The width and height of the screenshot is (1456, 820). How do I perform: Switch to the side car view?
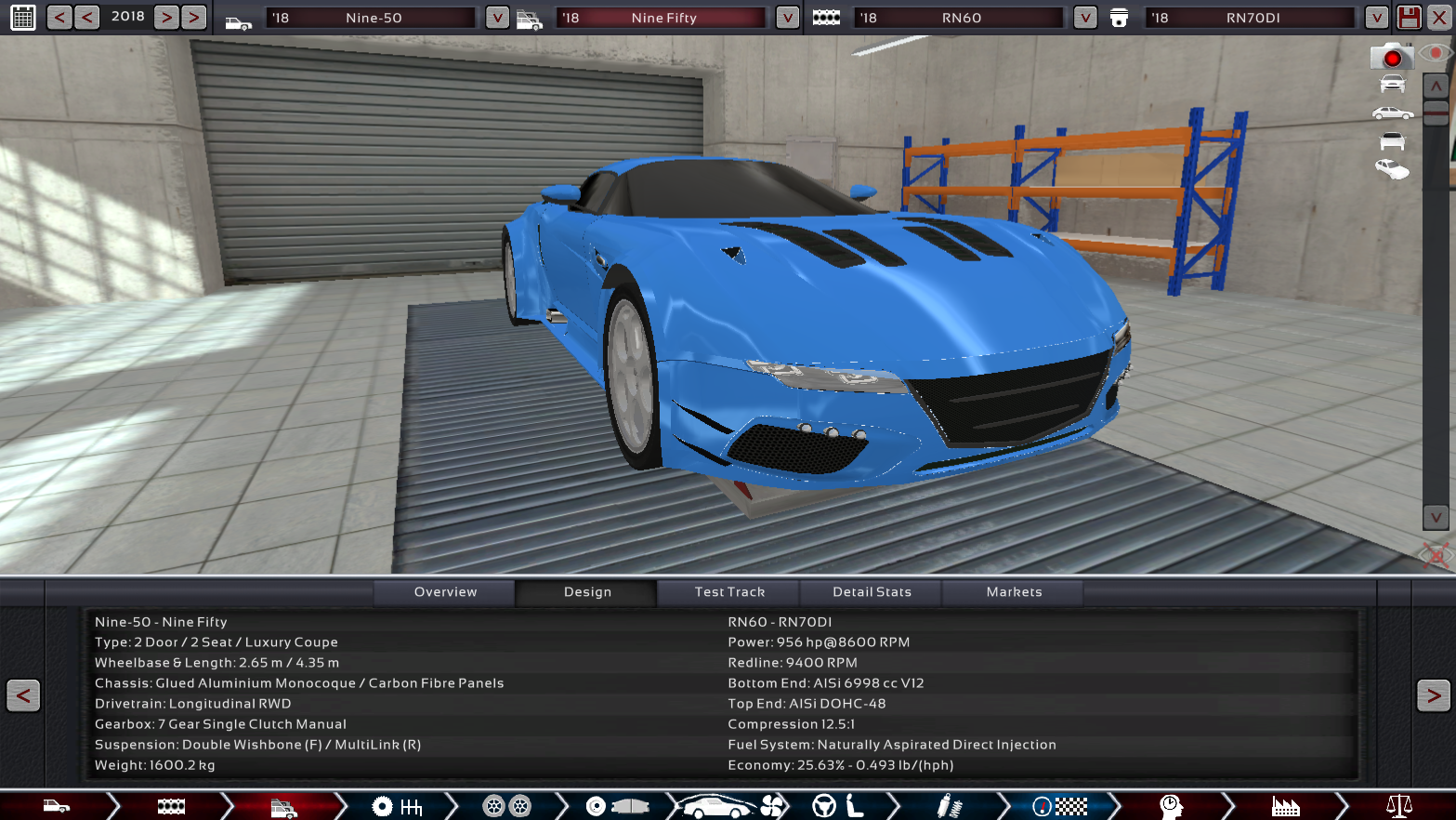(x=1392, y=113)
